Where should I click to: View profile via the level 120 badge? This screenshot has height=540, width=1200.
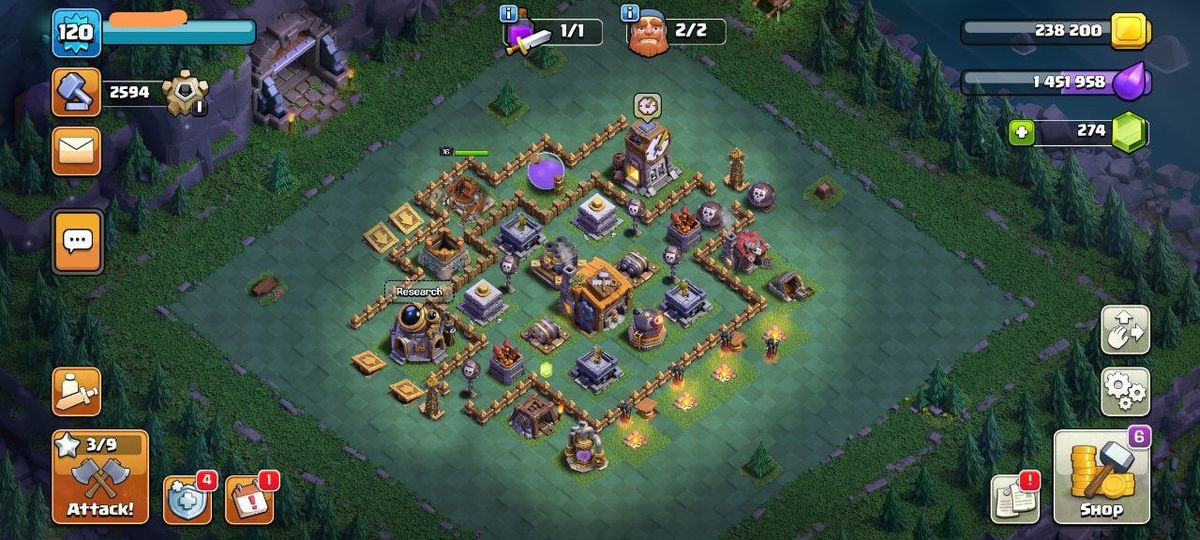76,33
